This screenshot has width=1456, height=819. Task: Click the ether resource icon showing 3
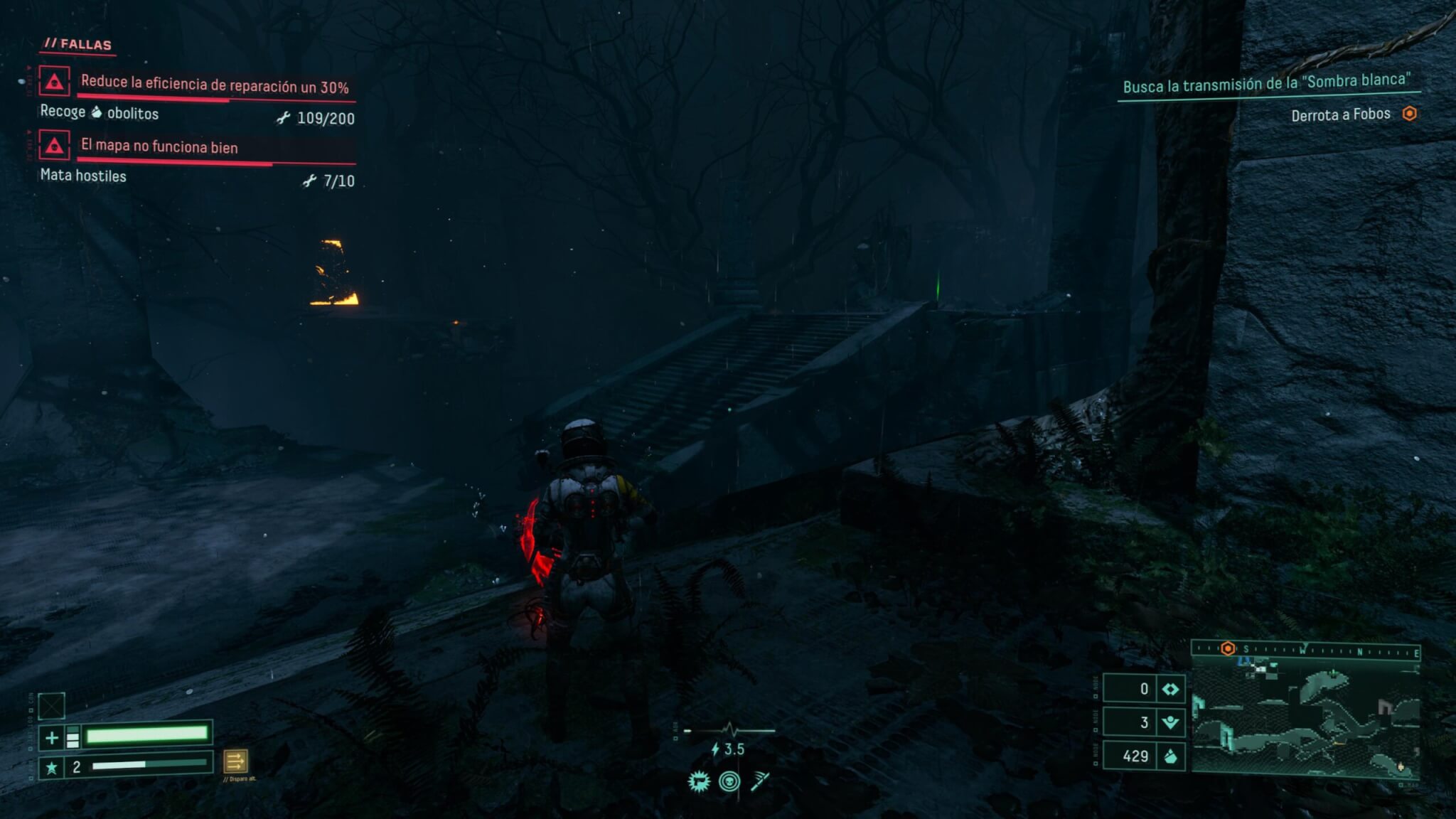pos(1170,723)
